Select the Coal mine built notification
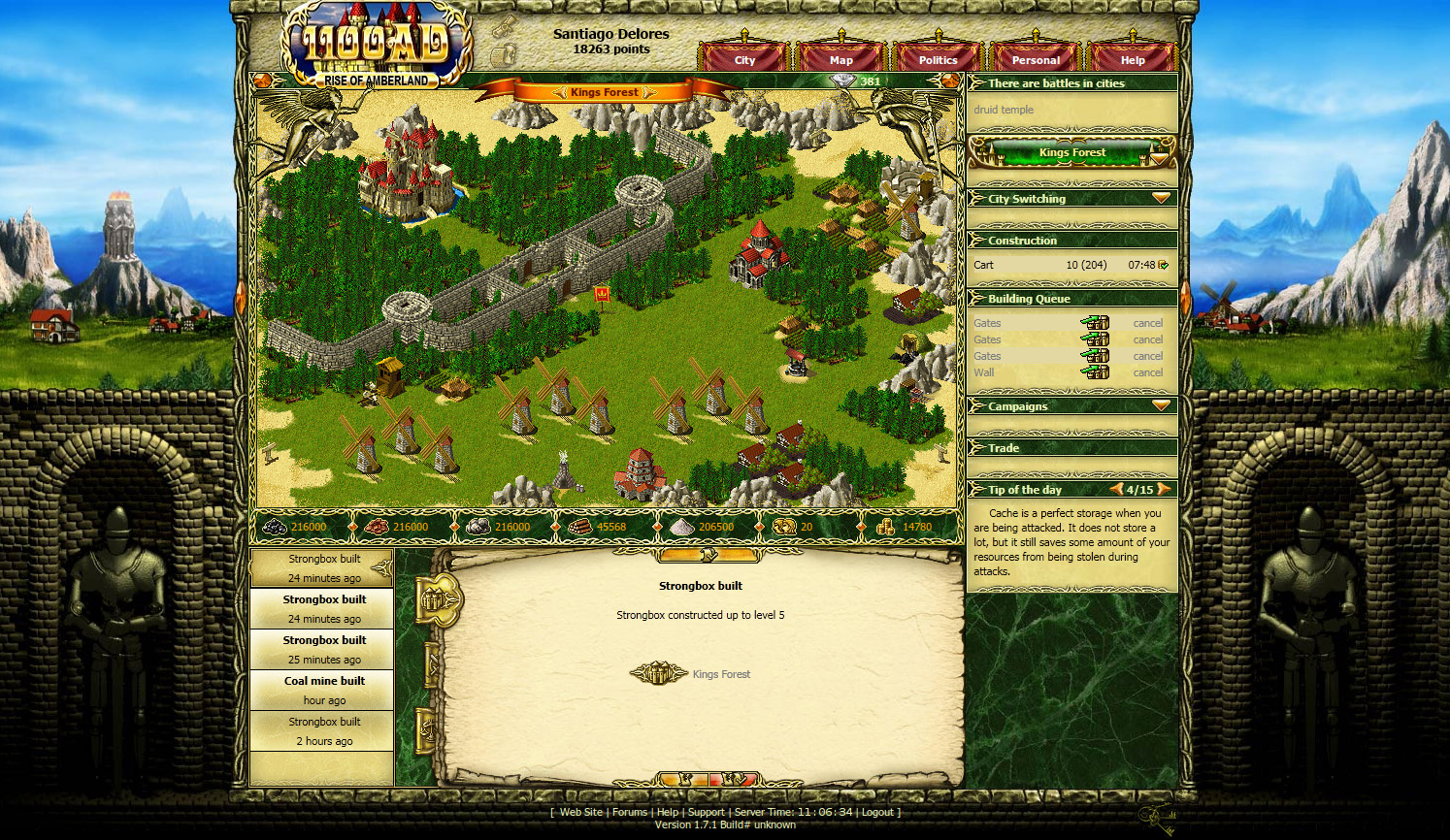The width and height of the screenshot is (1450, 840). click(324, 690)
